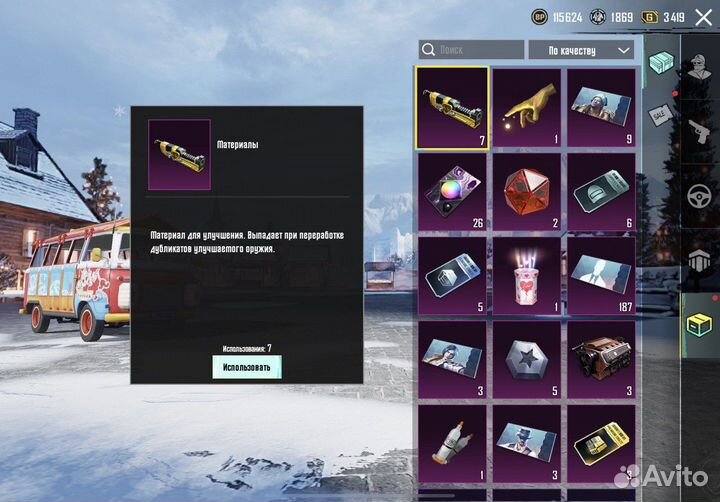Viewport: 720px width, 502px height.
Task: Pick the gold crate coupon ticket
Action: [x=602, y=443]
